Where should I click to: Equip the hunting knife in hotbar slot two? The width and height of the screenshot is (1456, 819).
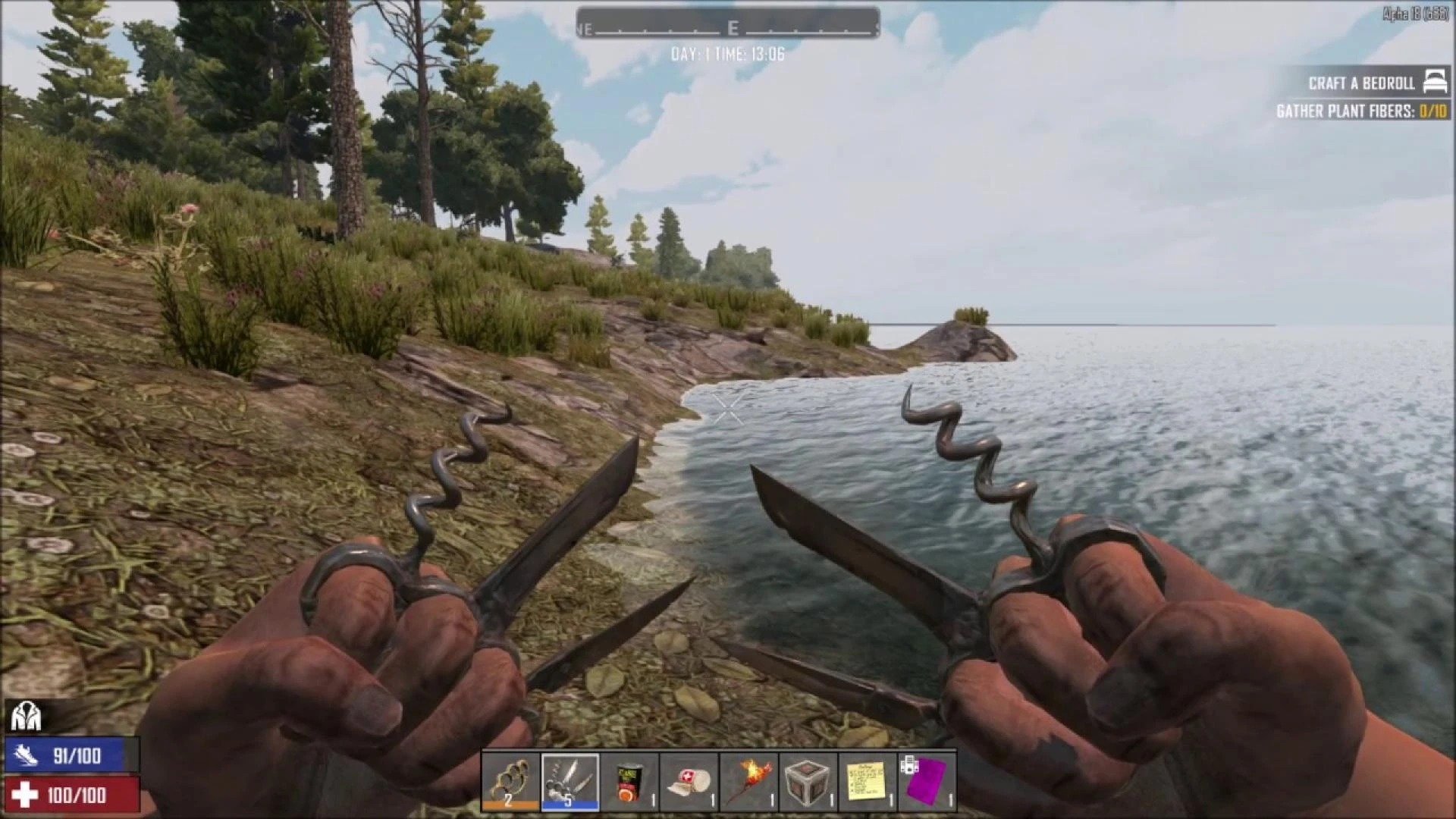click(571, 783)
